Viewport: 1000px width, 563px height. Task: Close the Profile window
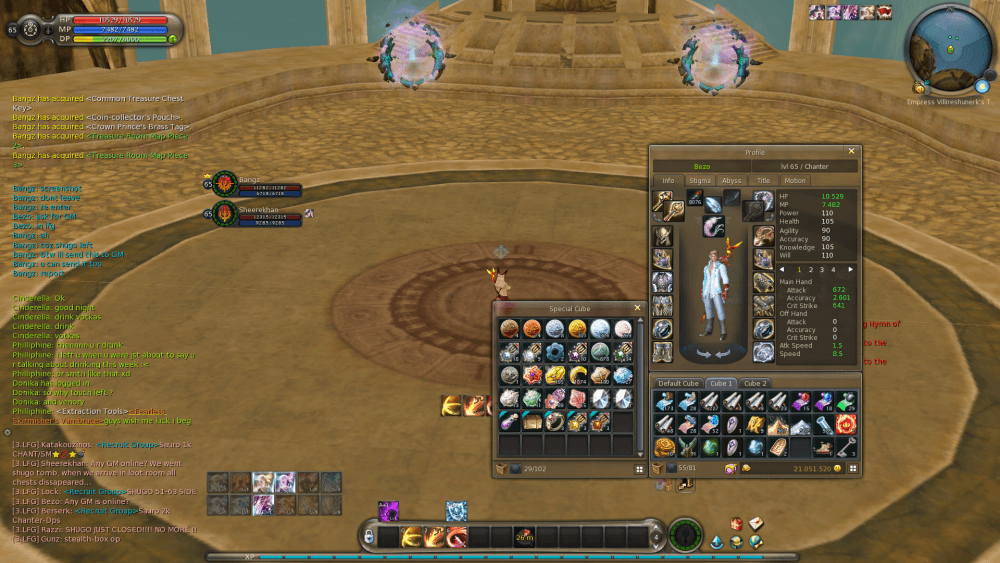(851, 152)
